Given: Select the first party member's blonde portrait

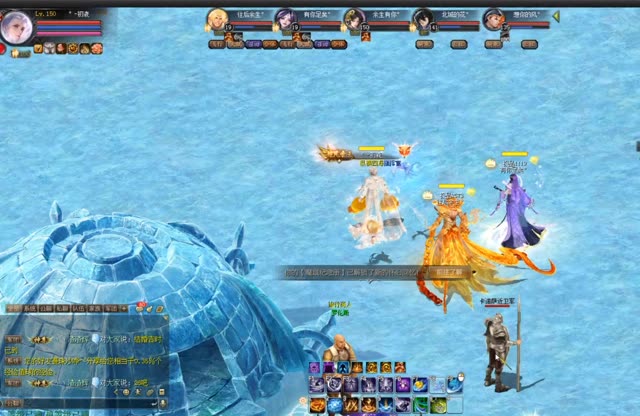Looking at the screenshot, I should 217,19.
